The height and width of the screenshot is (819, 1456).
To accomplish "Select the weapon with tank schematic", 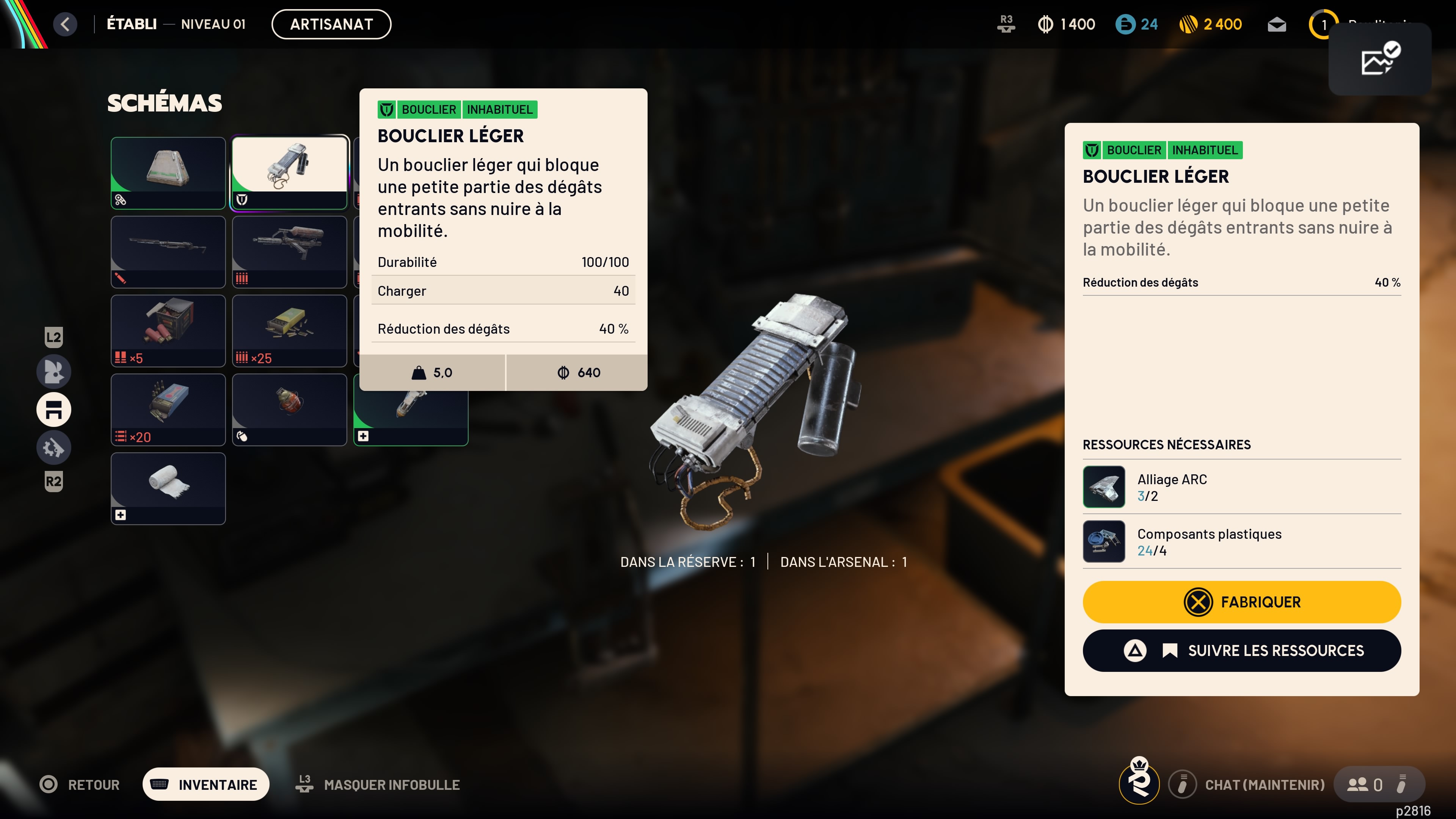I will [289, 251].
